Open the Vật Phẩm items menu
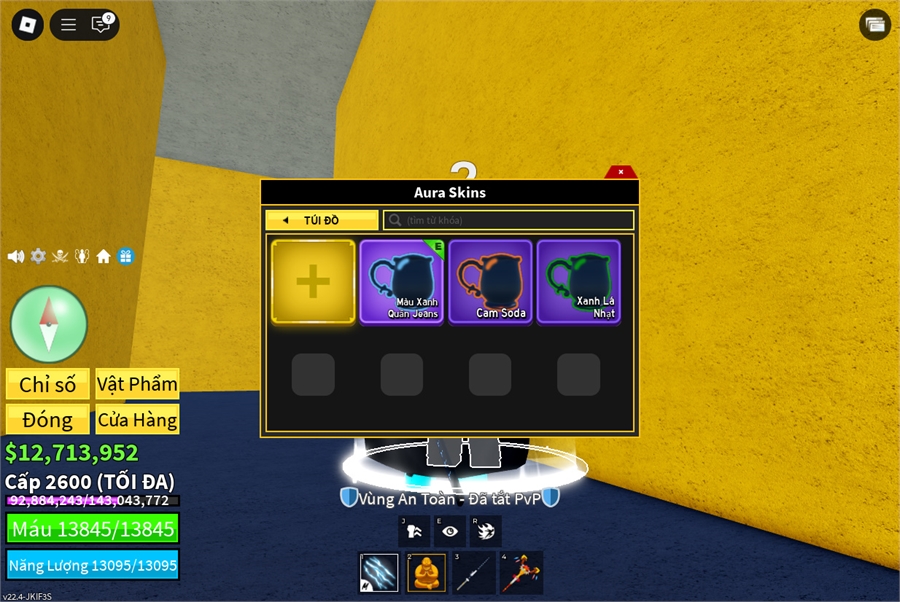This screenshot has width=900, height=602. (x=137, y=384)
